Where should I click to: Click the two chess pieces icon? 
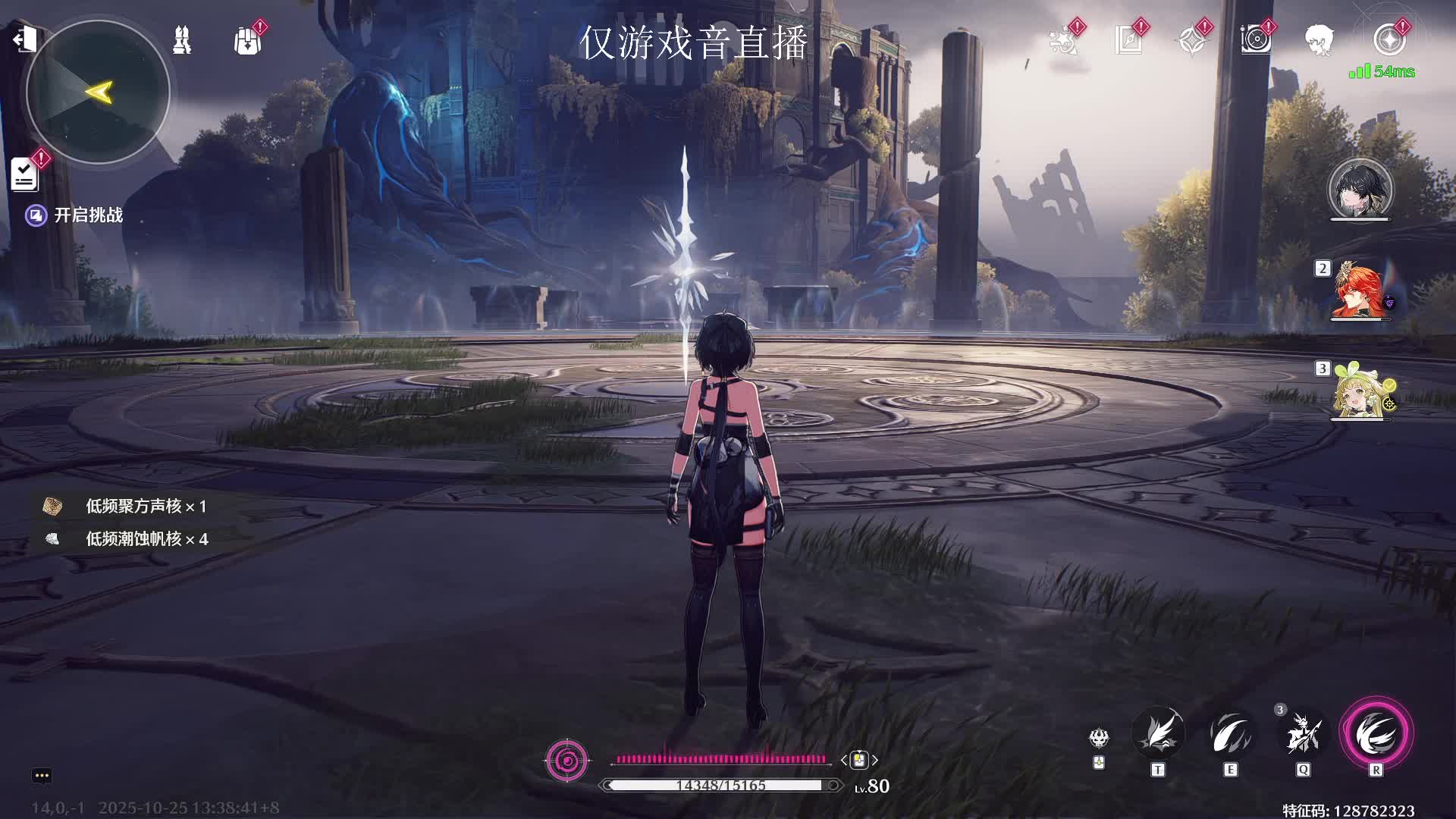point(182,40)
